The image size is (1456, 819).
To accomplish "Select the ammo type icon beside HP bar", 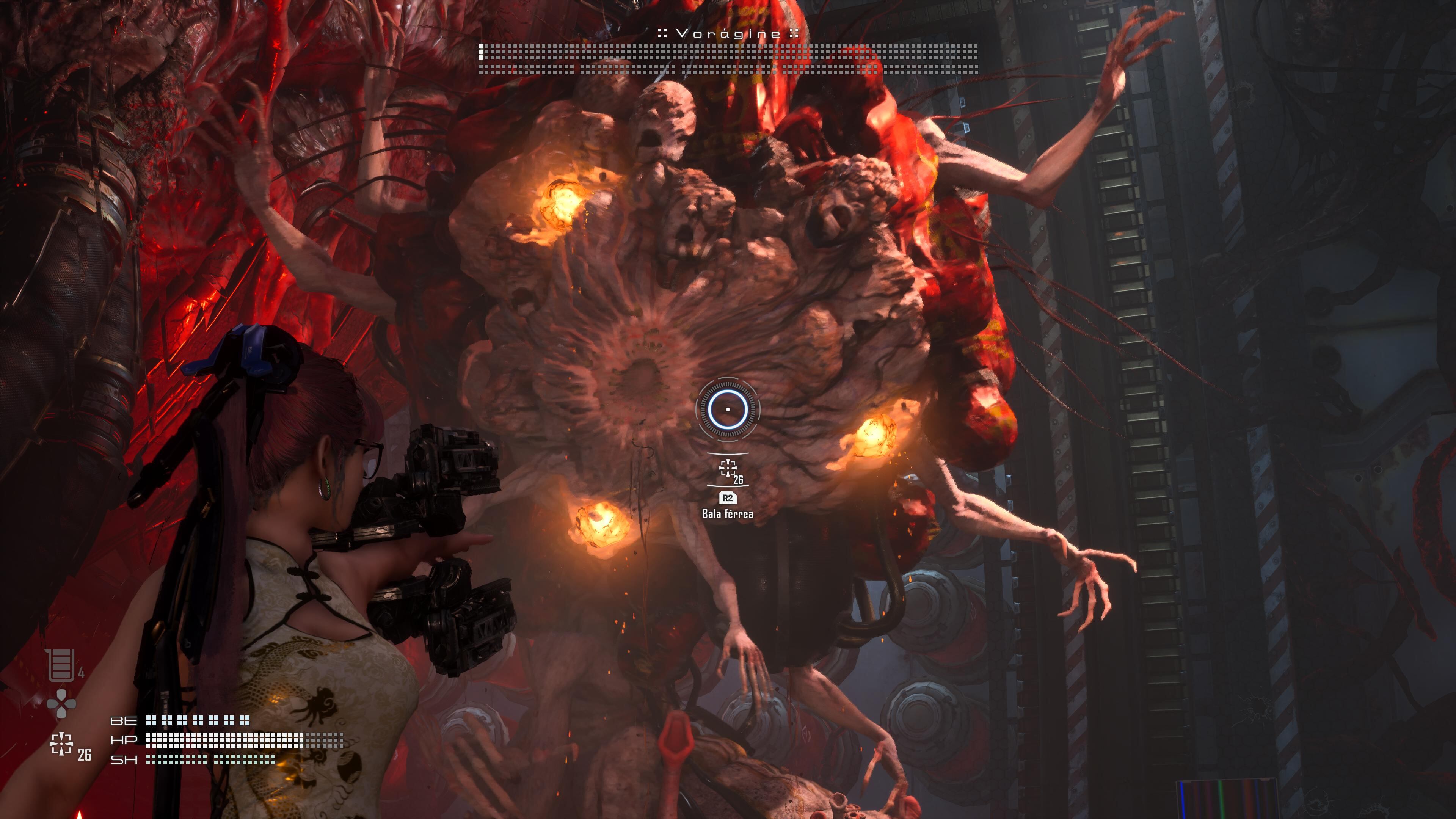I will tap(61, 743).
